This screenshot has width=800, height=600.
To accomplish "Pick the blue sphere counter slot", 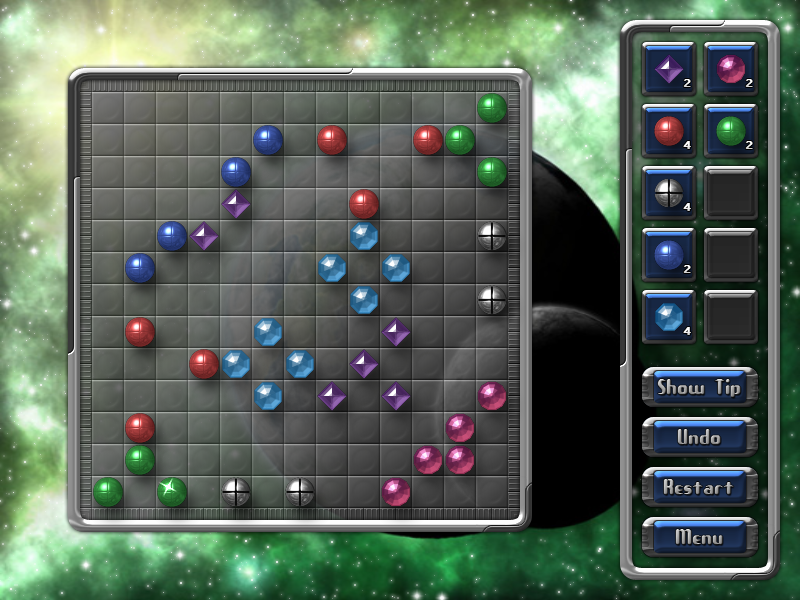I will pyautogui.click(x=668, y=254).
